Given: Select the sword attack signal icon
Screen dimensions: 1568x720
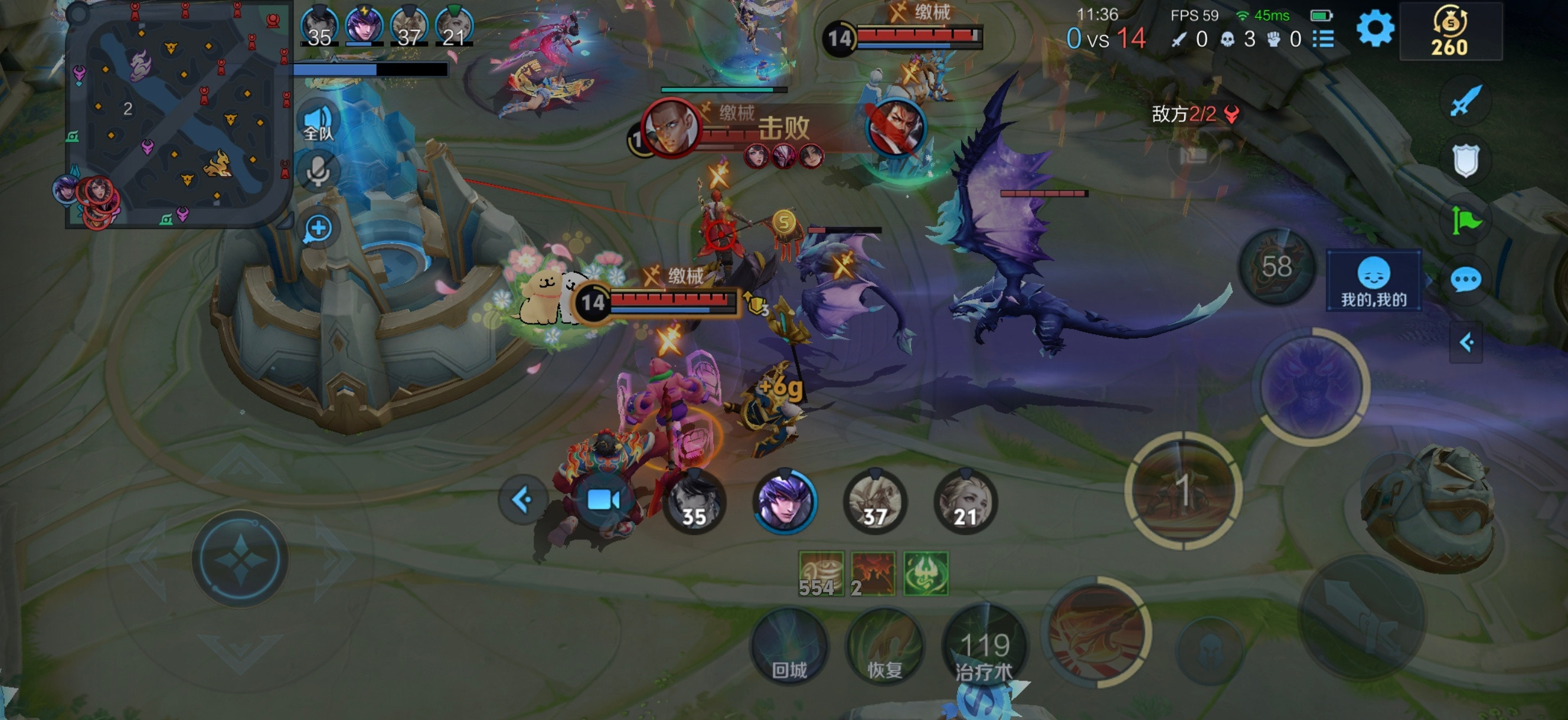Looking at the screenshot, I should [x=1466, y=101].
